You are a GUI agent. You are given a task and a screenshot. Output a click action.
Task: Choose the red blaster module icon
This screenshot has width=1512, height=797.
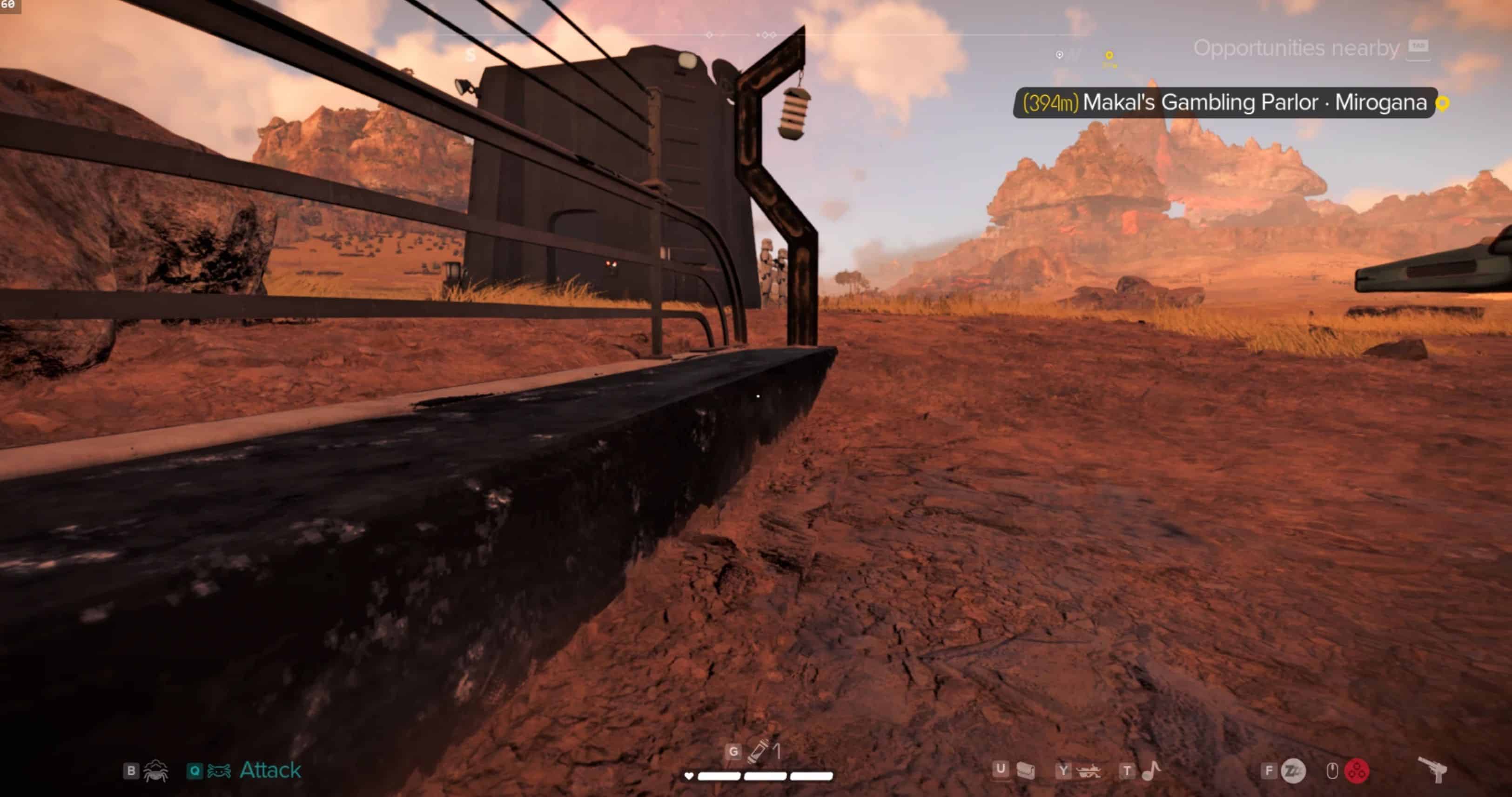[1357, 771]
